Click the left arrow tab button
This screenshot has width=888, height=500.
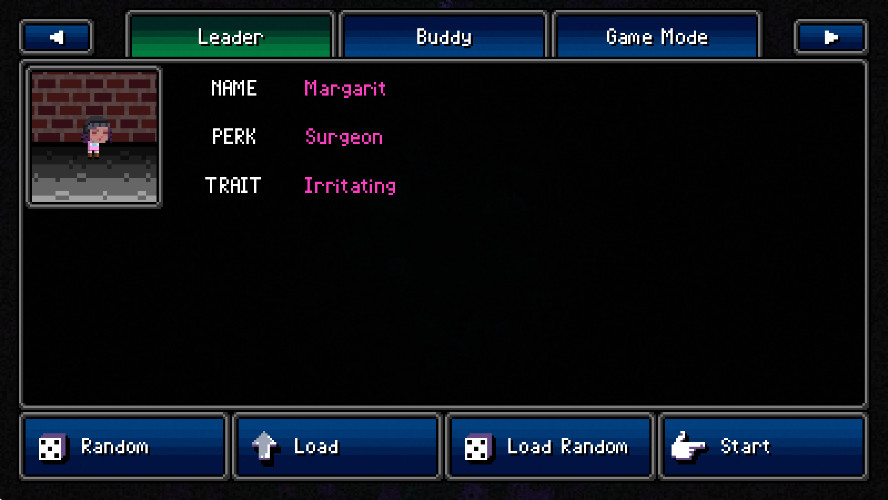(56, 37)
